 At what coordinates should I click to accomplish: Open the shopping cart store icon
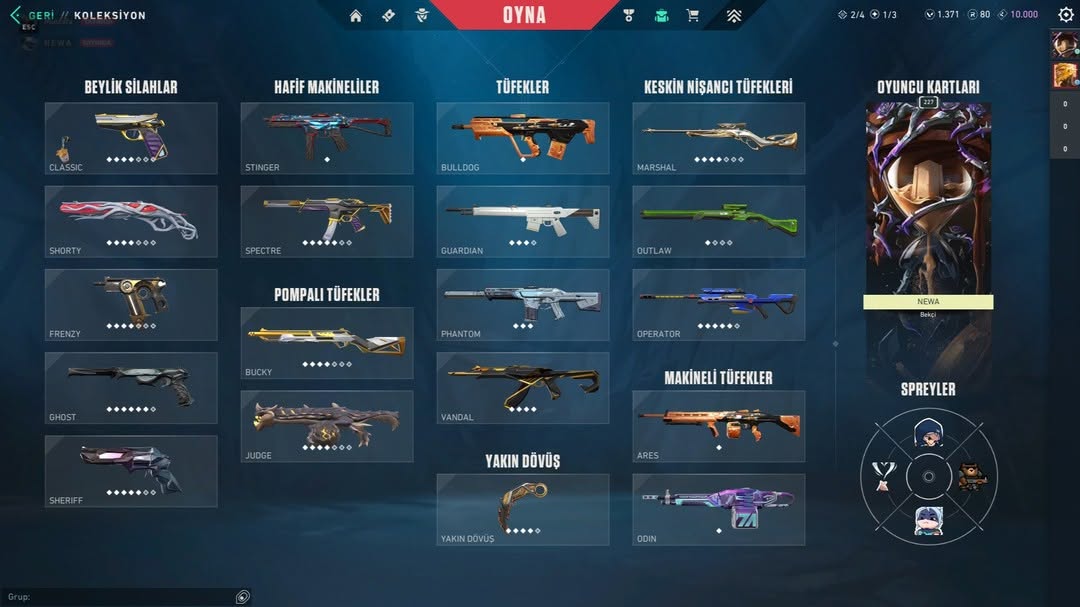(x=692, y=15)
